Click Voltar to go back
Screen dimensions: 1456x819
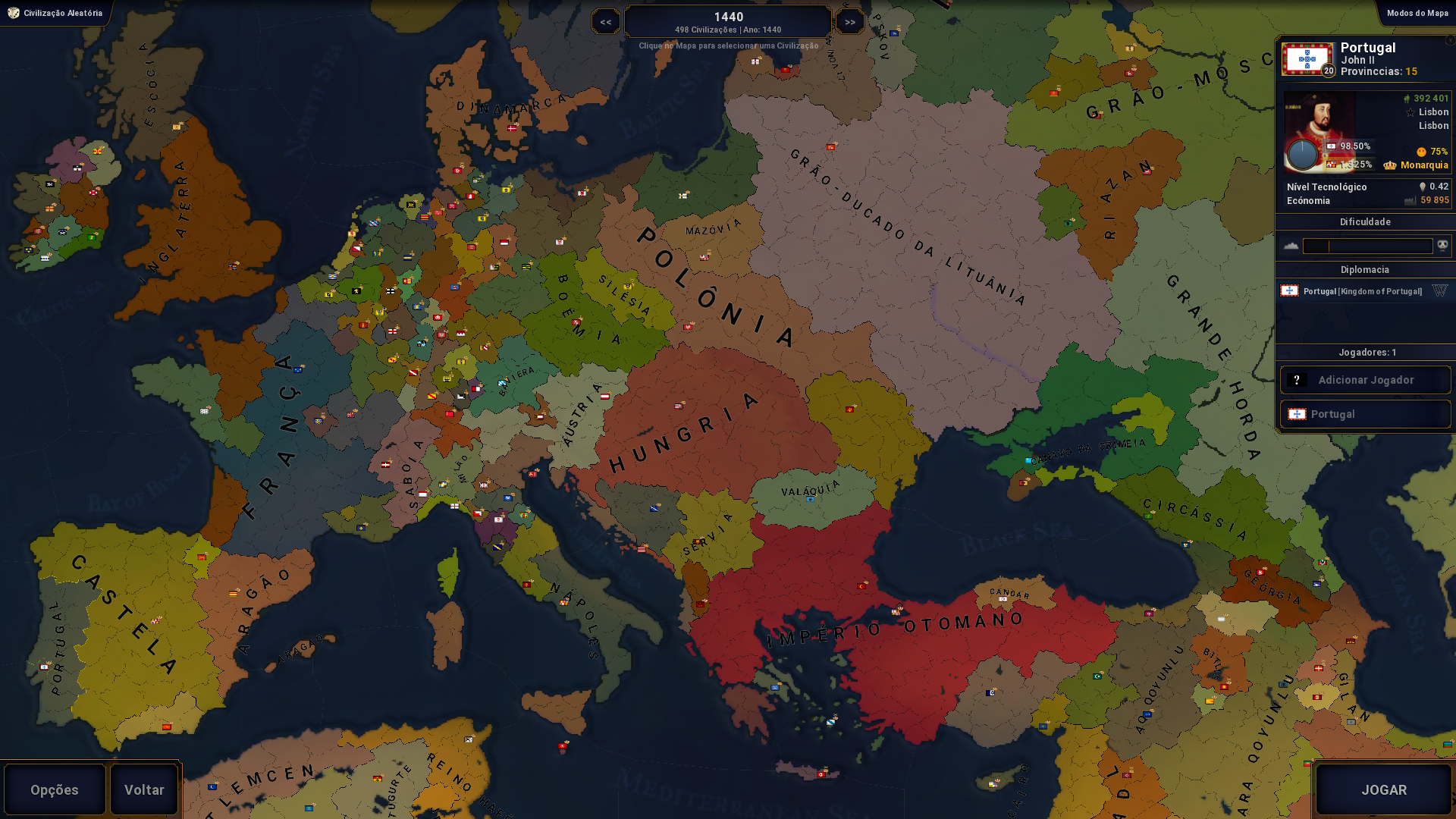pyautogui.click(x=143, y=789)
